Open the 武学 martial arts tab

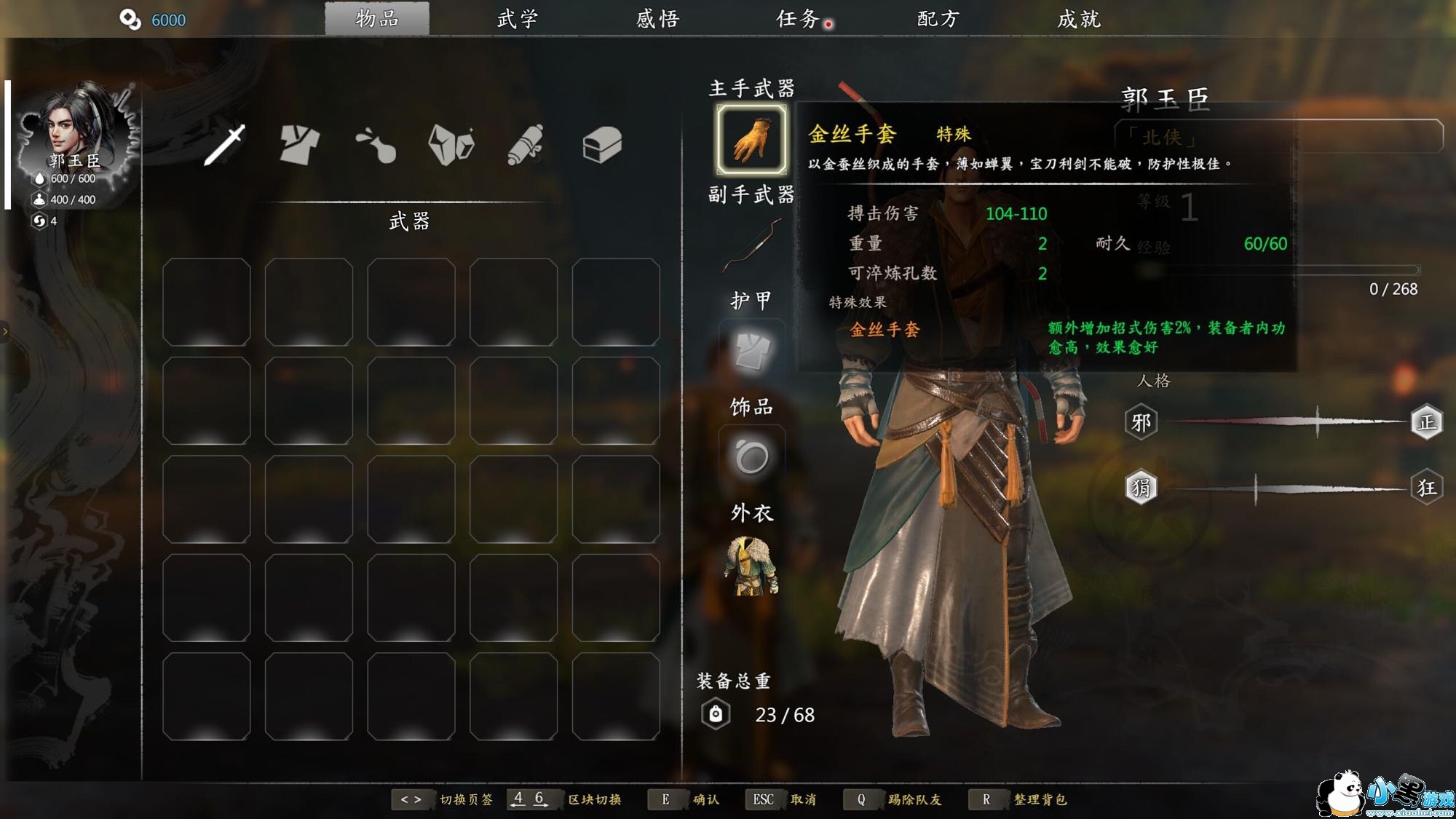point(517,19)
